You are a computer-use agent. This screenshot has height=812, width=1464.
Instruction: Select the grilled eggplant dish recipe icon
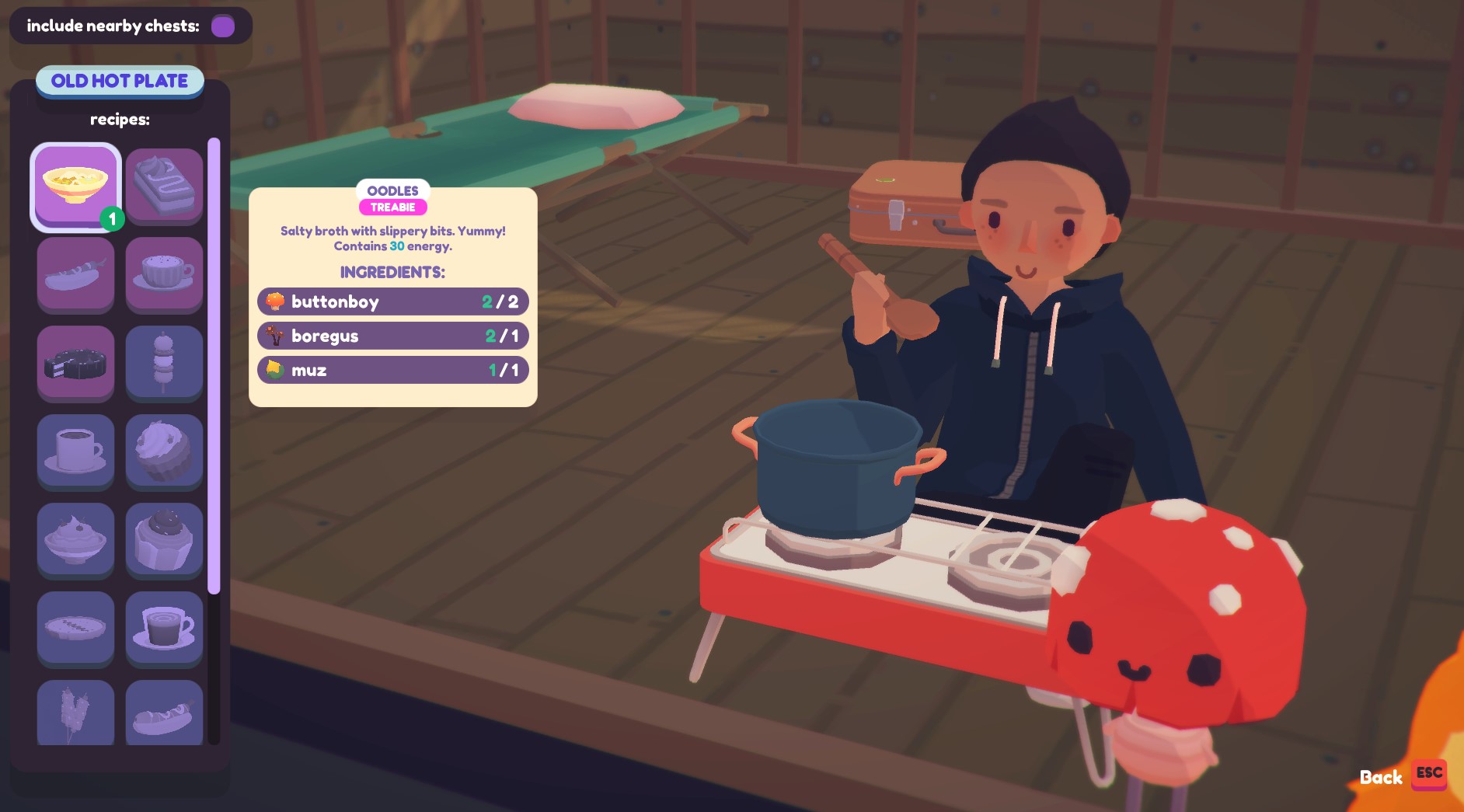75,274
